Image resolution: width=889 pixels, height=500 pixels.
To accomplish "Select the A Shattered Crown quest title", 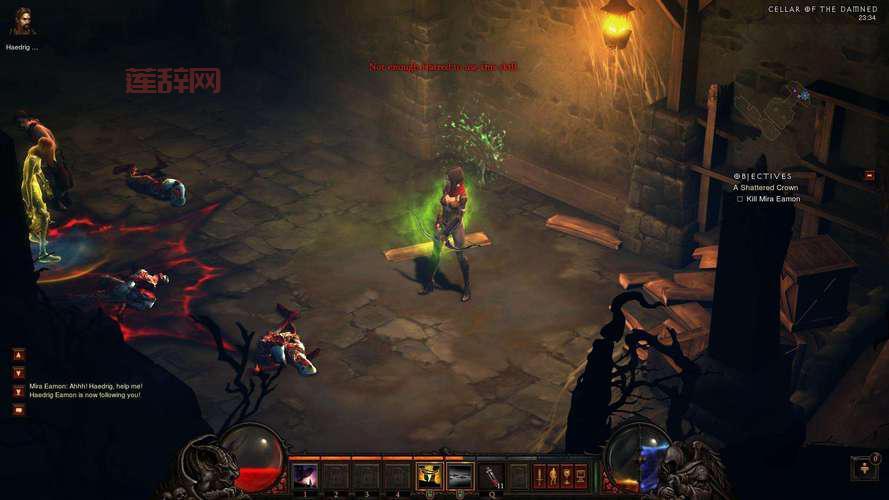I will click(x=765, y=187).
